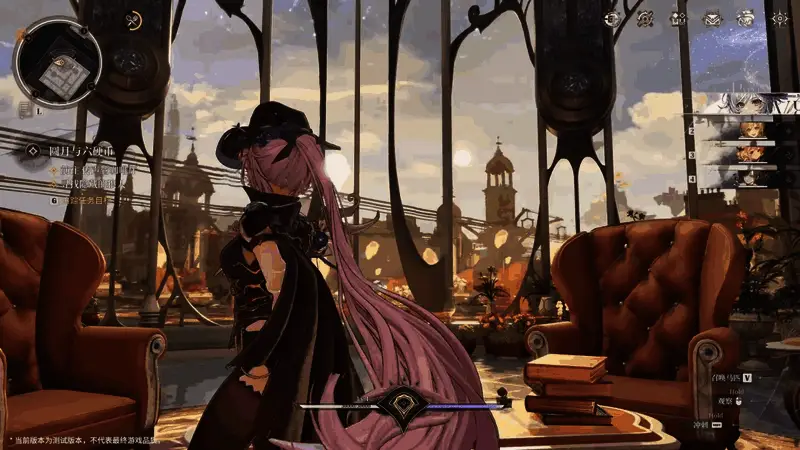Switch to party member 2 portrait
Screen dimensions: 800x450
coord(752,129)
